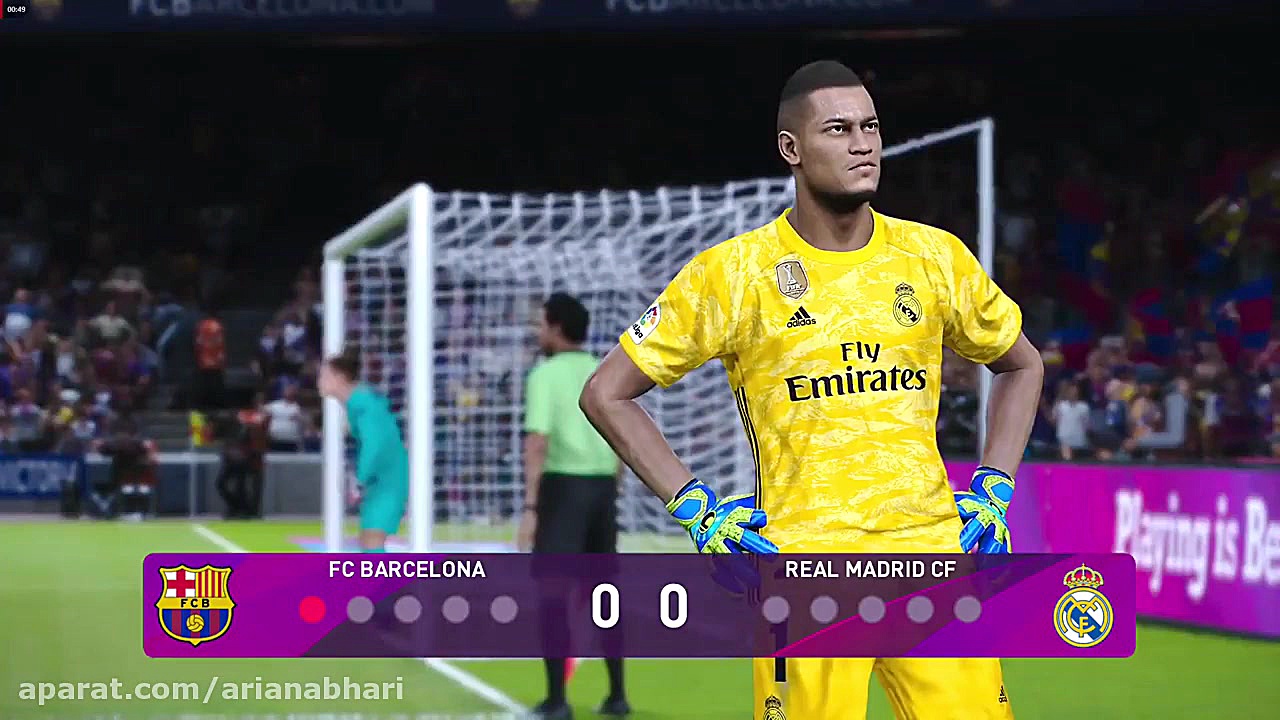Select the LaLiga patch on the jersey sleeve

coord(650,320)
